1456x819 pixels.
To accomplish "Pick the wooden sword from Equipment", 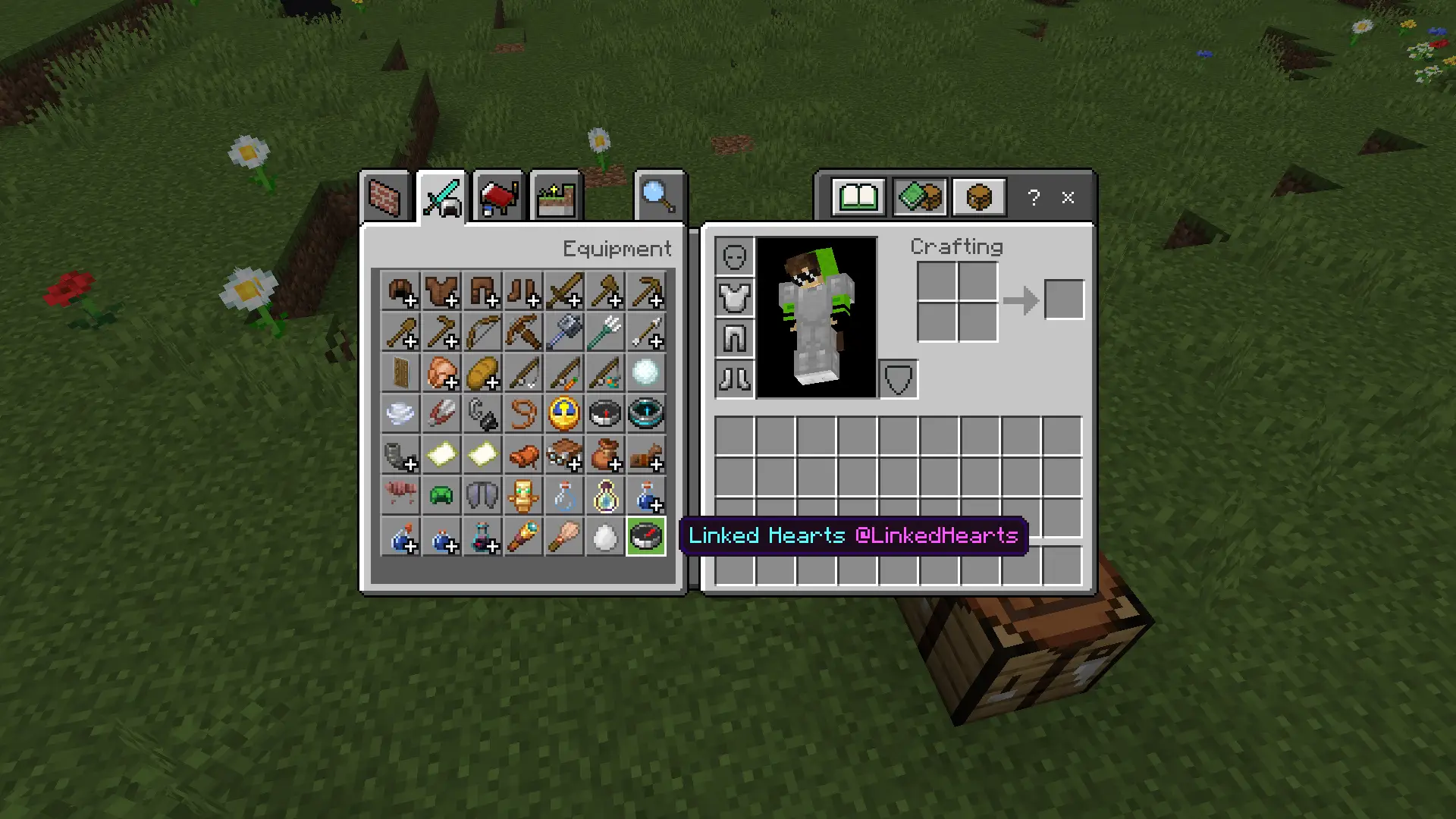I will click(564, 291).
